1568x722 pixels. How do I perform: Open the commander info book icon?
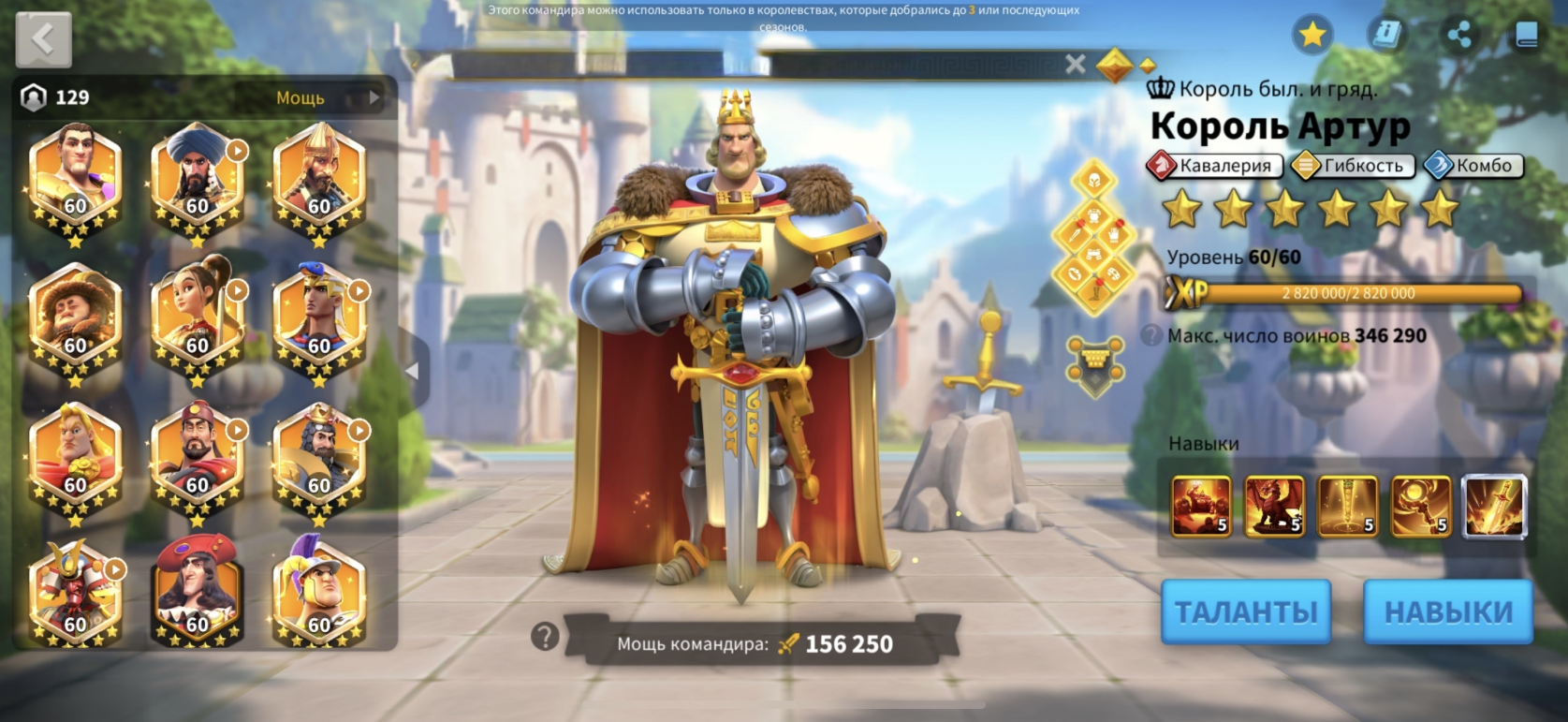(x=1385, y=36)
